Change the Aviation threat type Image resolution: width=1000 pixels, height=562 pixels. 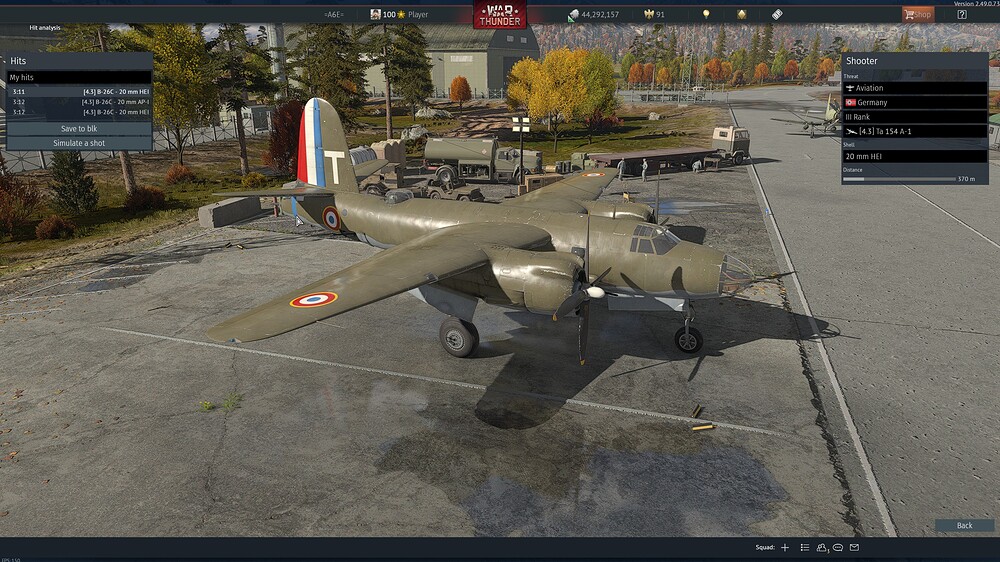pos(915,88)
